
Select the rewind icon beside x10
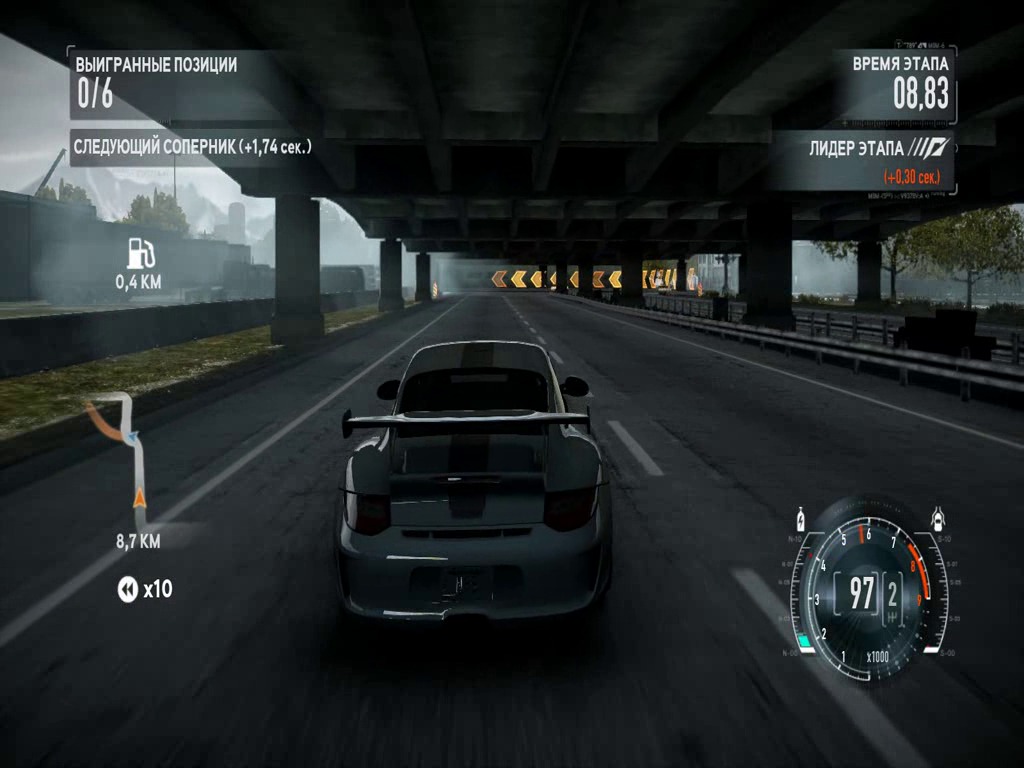tap(127, 590)
